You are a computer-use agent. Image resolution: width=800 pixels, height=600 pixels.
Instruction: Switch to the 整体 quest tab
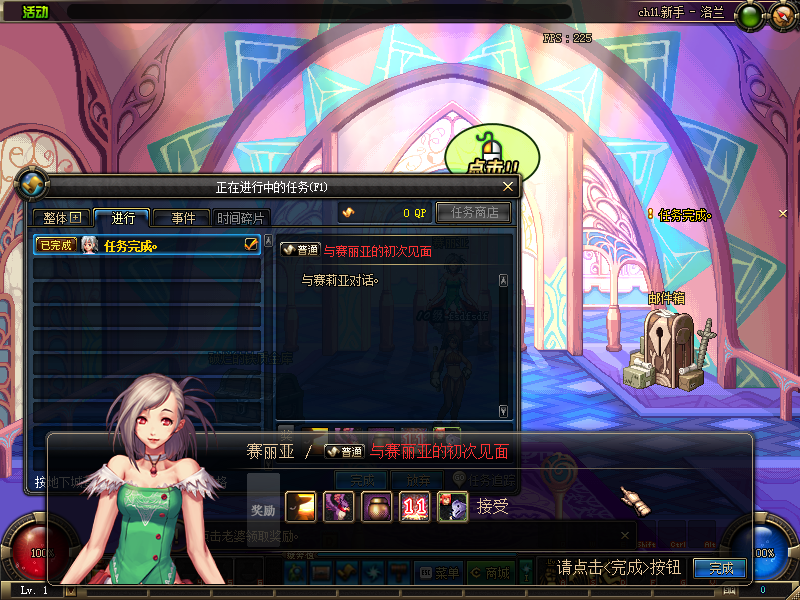(60, 218)
